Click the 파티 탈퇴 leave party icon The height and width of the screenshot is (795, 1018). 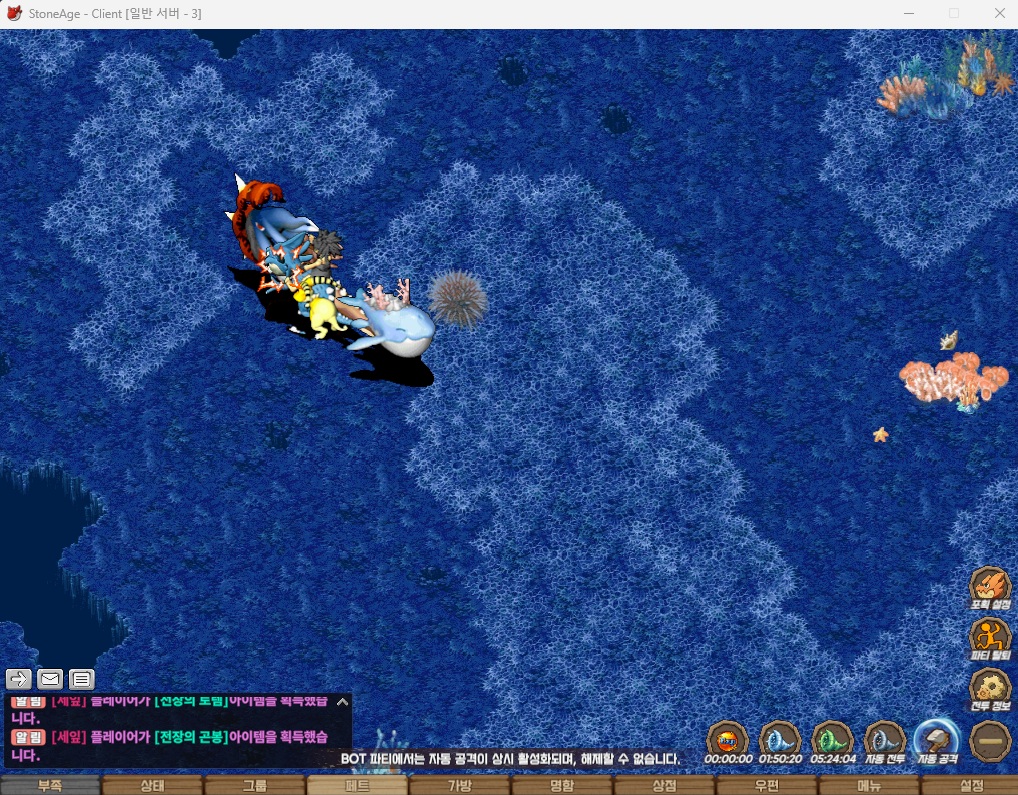coord(990,637)
